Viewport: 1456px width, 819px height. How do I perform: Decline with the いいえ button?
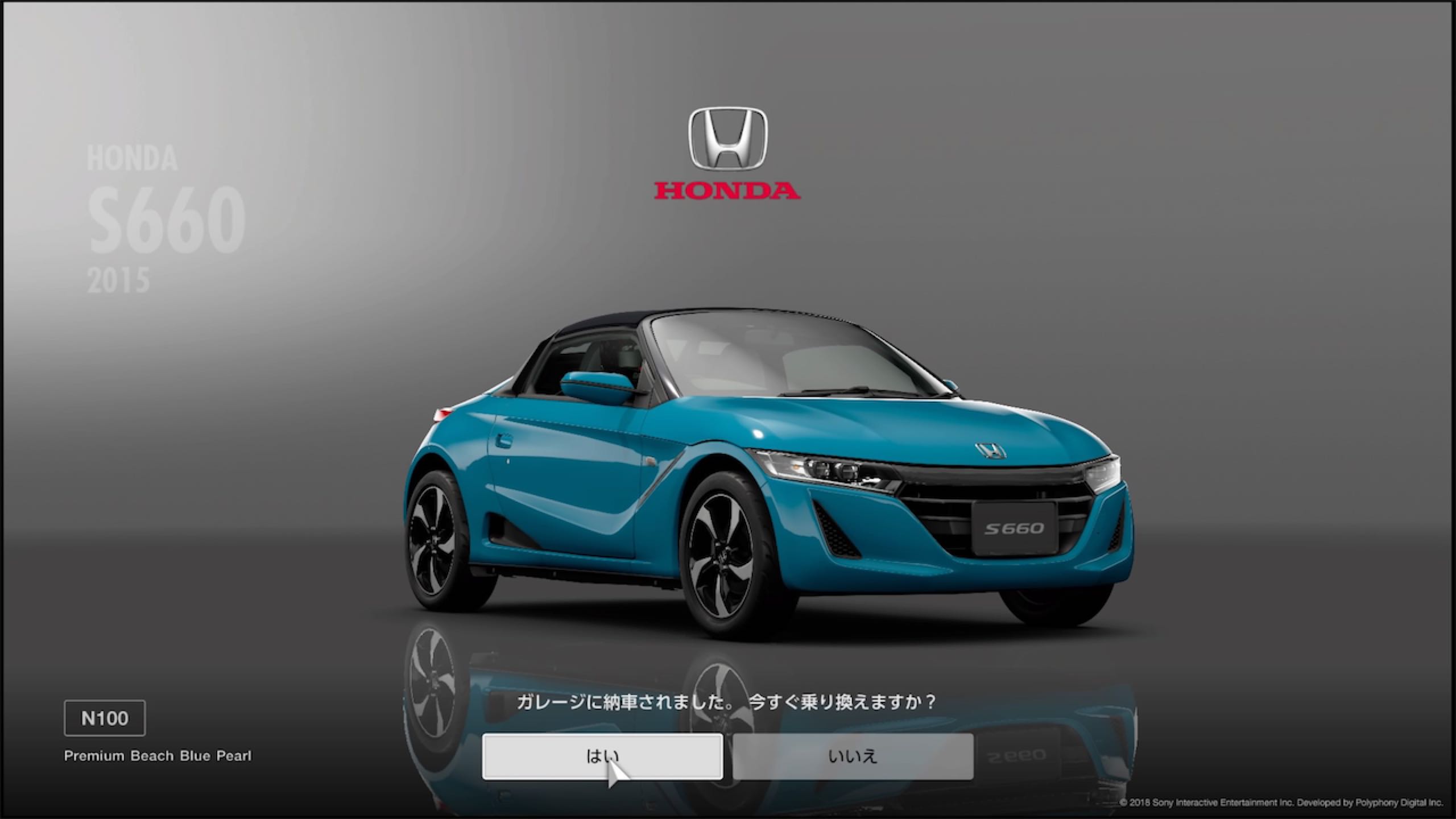(x=853, y=756)
